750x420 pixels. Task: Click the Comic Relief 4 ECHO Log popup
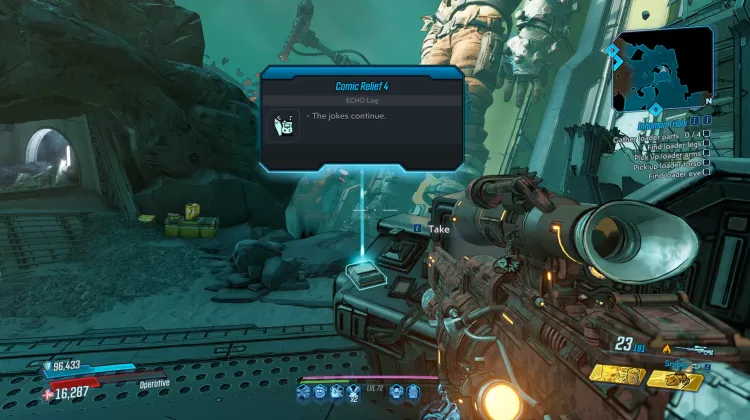[x=361, y=118]
